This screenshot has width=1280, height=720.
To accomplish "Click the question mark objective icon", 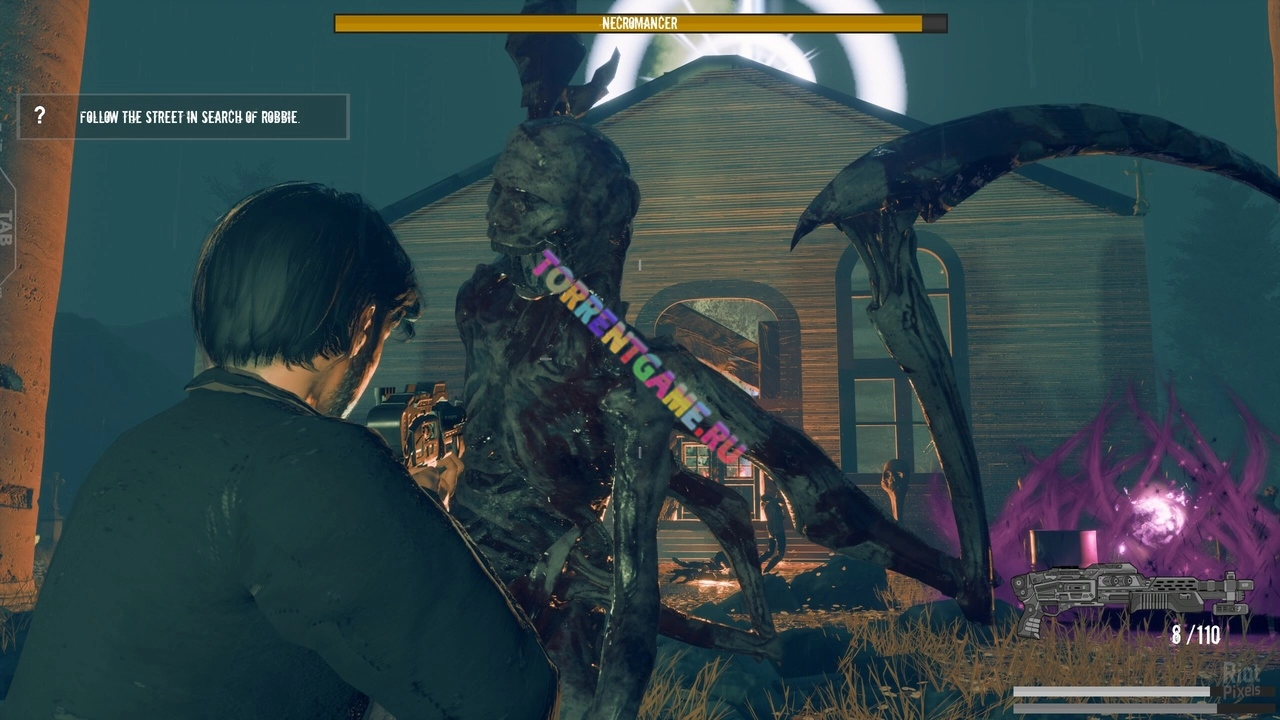I will pyautogui.click(x=40, y=116).
